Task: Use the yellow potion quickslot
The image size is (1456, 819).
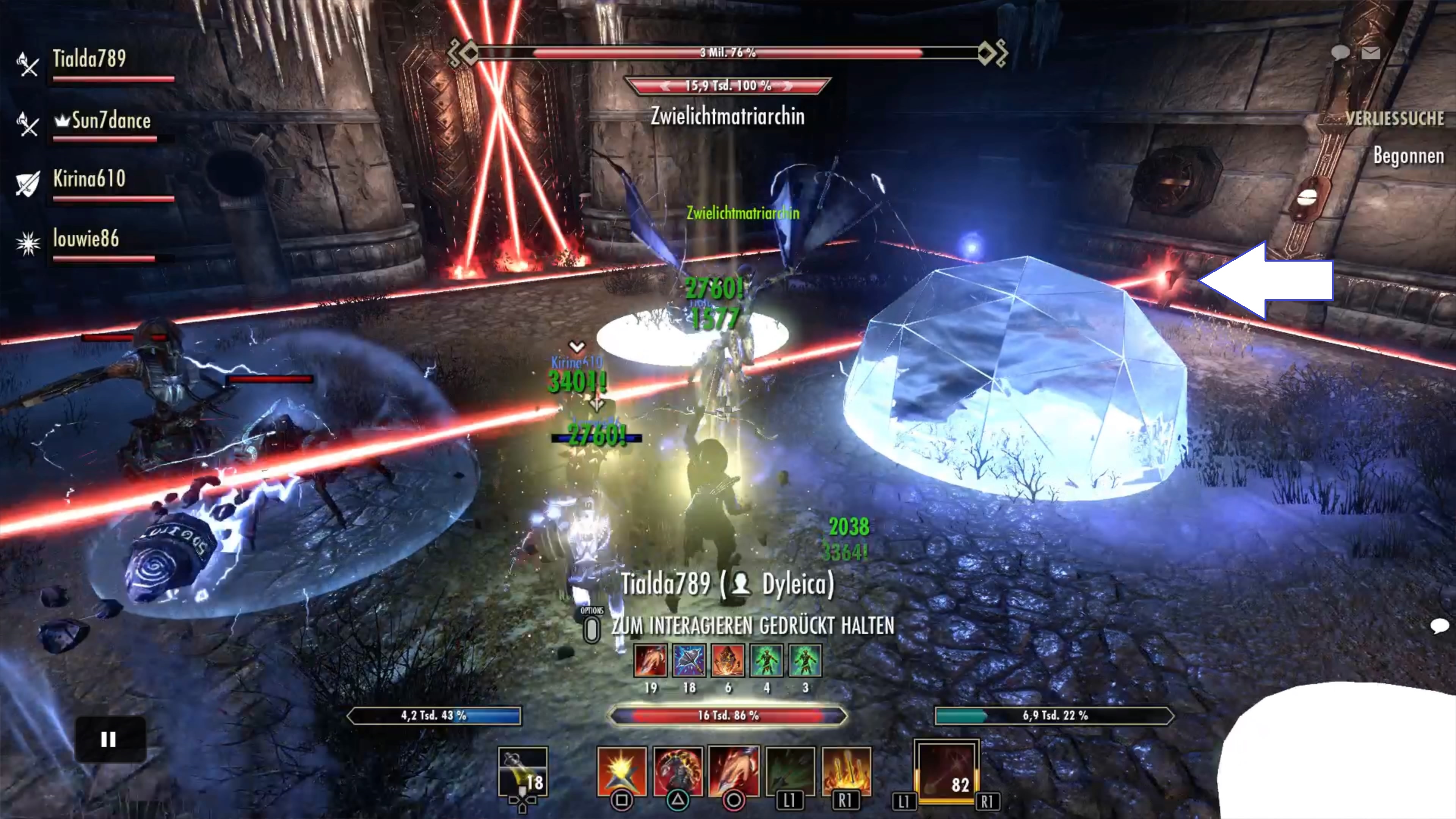Action: click(x=523, y=772)
